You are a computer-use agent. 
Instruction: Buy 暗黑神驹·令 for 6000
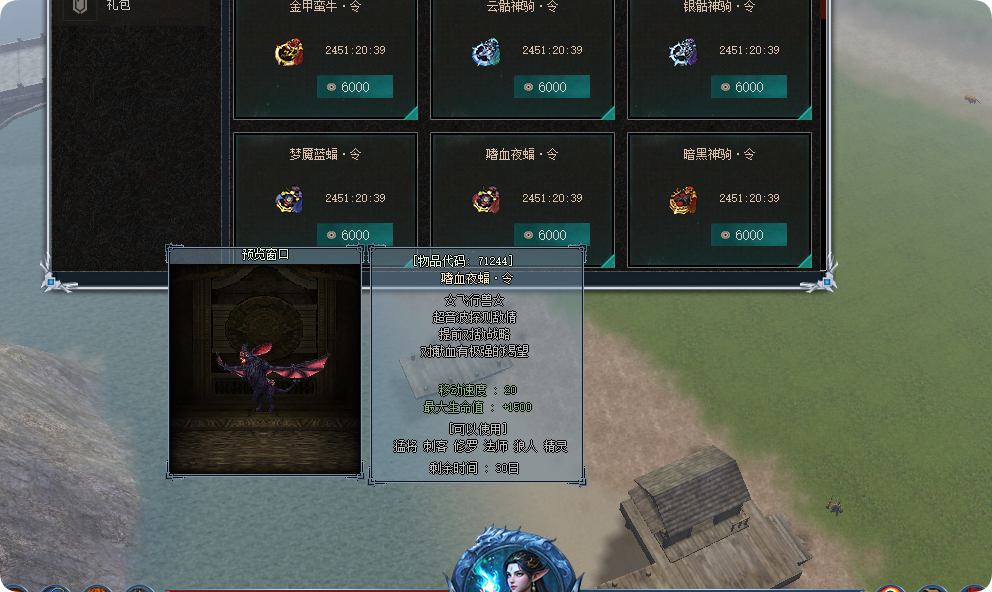click(749, 235)
